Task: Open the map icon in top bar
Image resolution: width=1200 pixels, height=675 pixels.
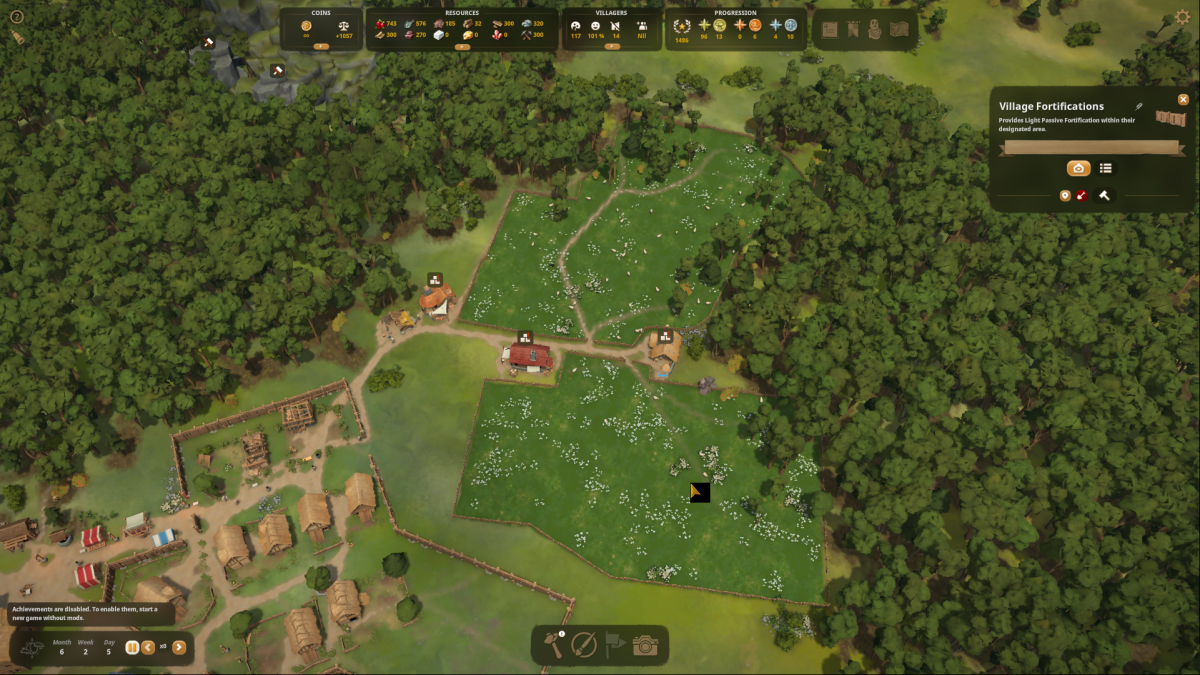Action: tap(900, 29)
